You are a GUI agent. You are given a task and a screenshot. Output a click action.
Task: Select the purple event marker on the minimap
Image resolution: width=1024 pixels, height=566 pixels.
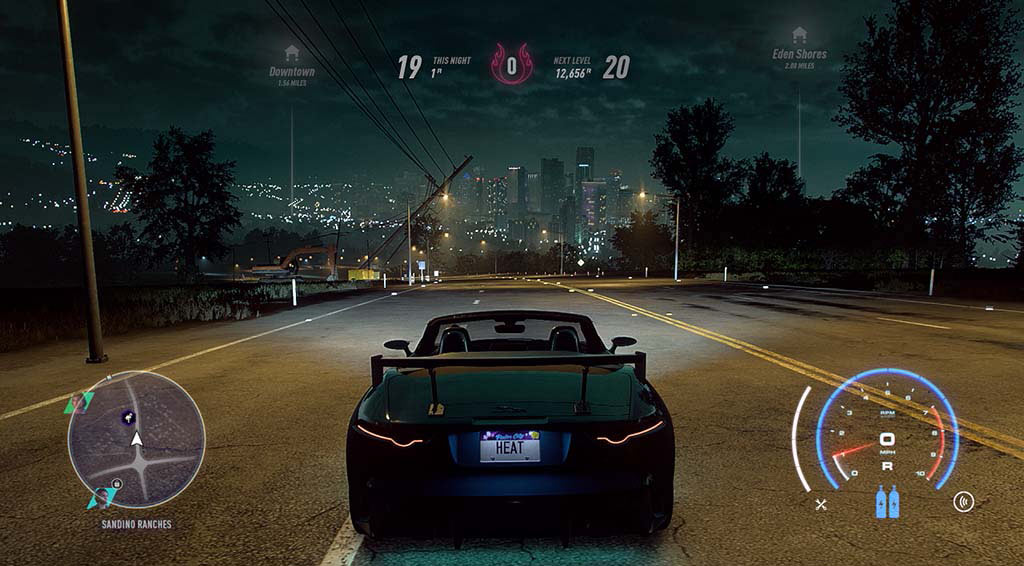coord(128,417)
